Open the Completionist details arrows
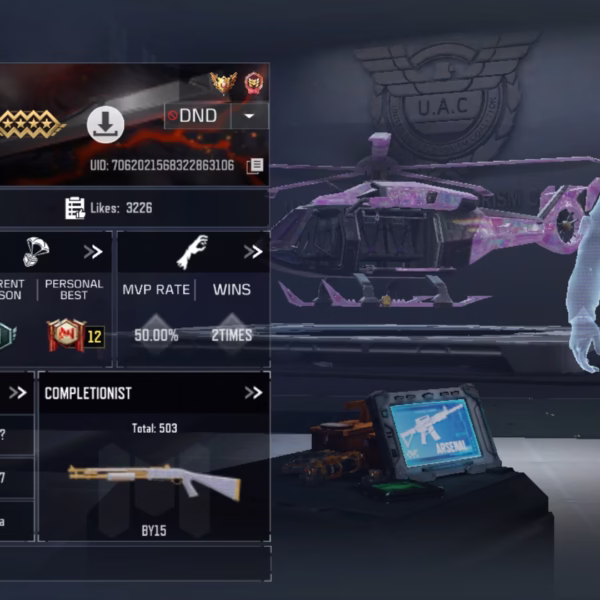 point(253,393)
